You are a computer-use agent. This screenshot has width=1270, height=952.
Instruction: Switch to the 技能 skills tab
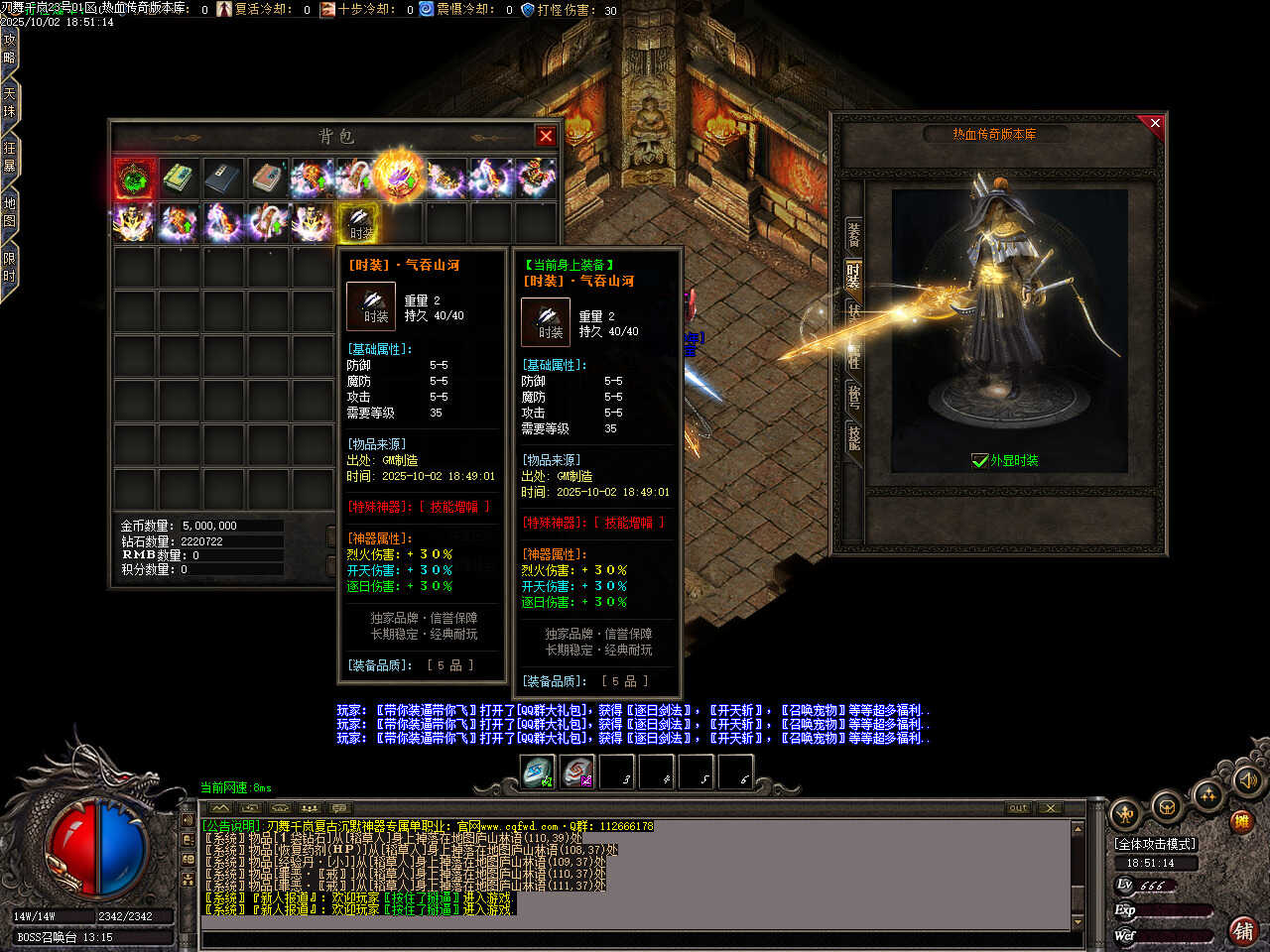click(853, 436)
